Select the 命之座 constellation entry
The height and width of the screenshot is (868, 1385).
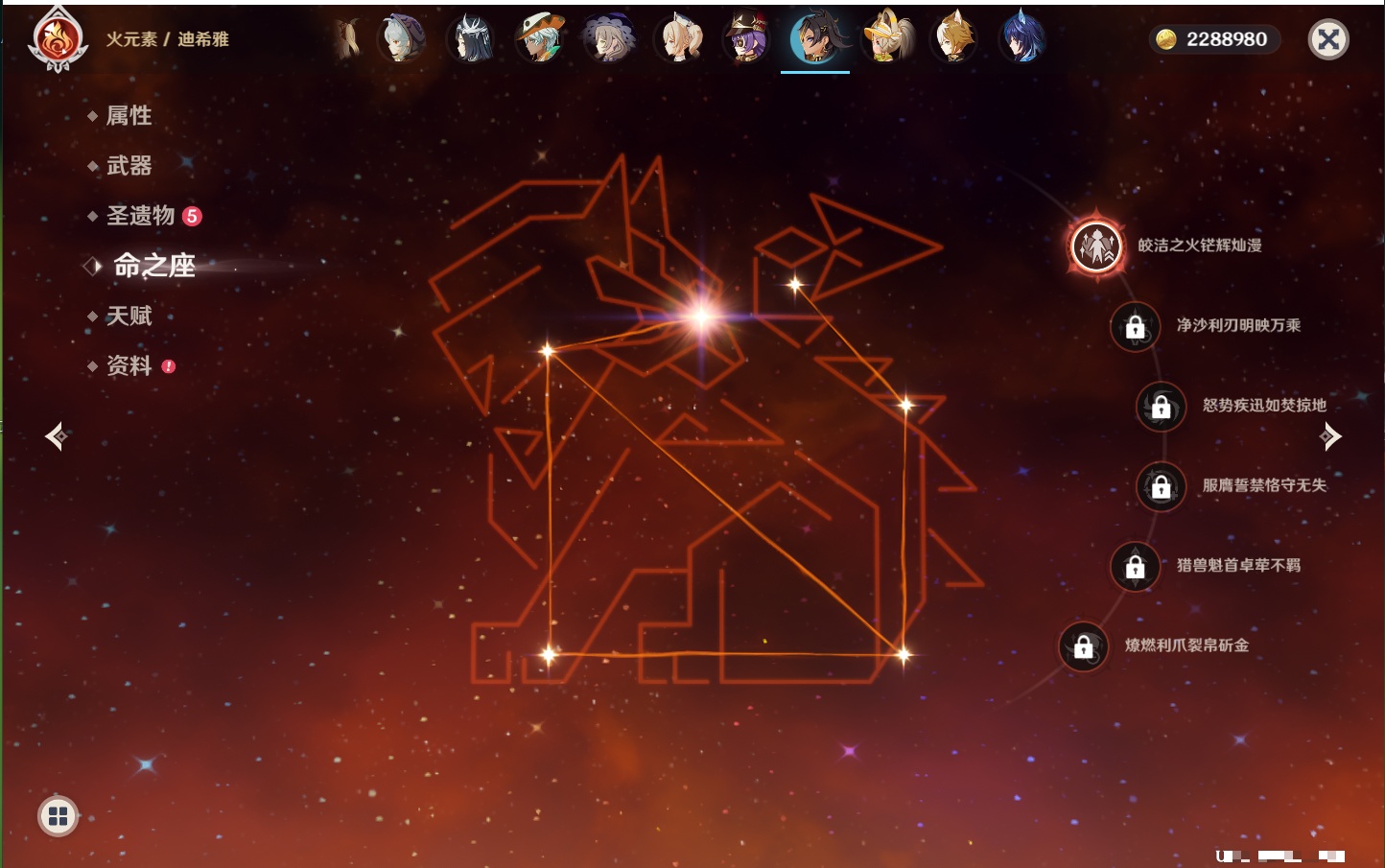153,266
